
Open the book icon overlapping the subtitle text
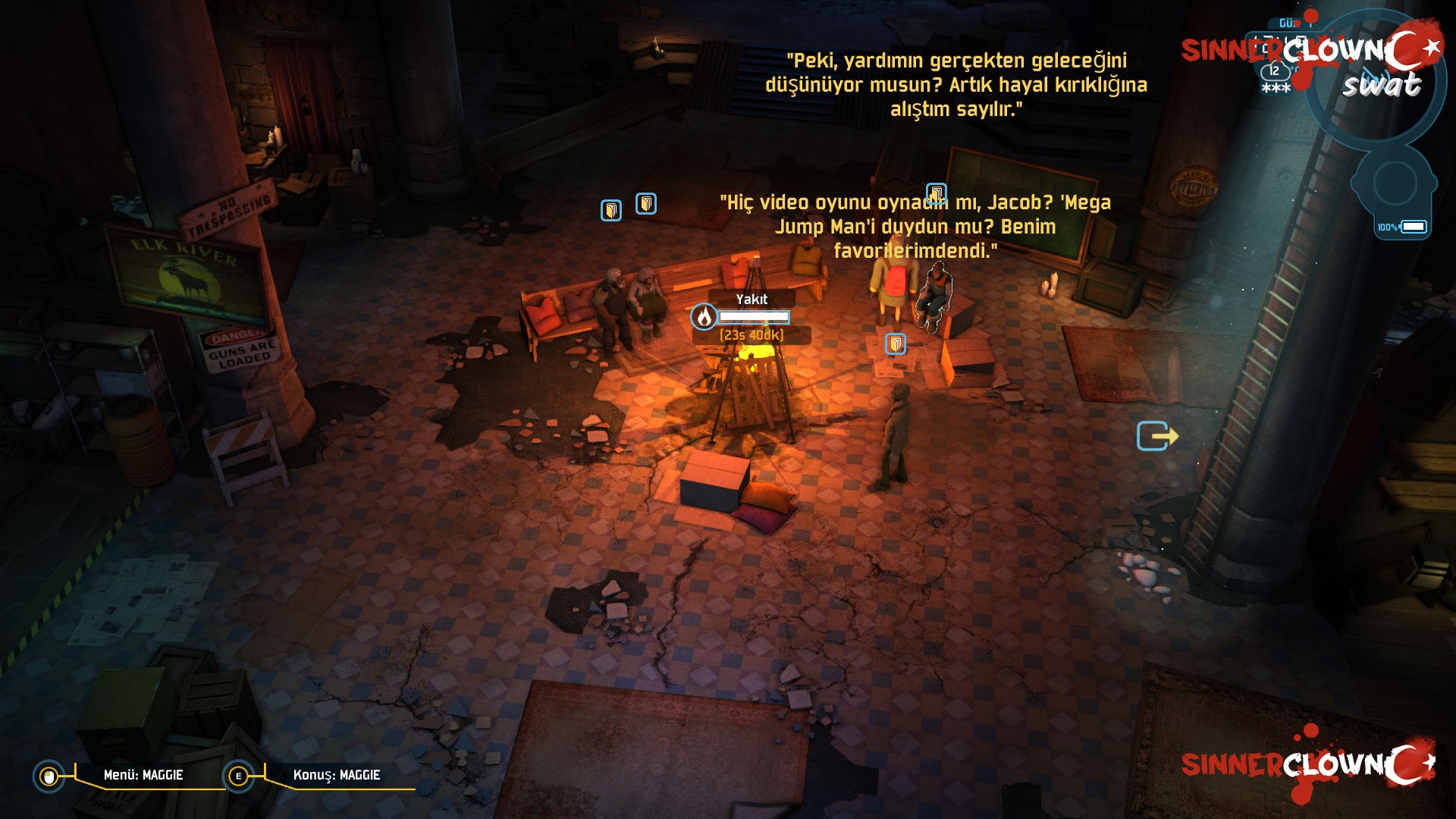937,194
